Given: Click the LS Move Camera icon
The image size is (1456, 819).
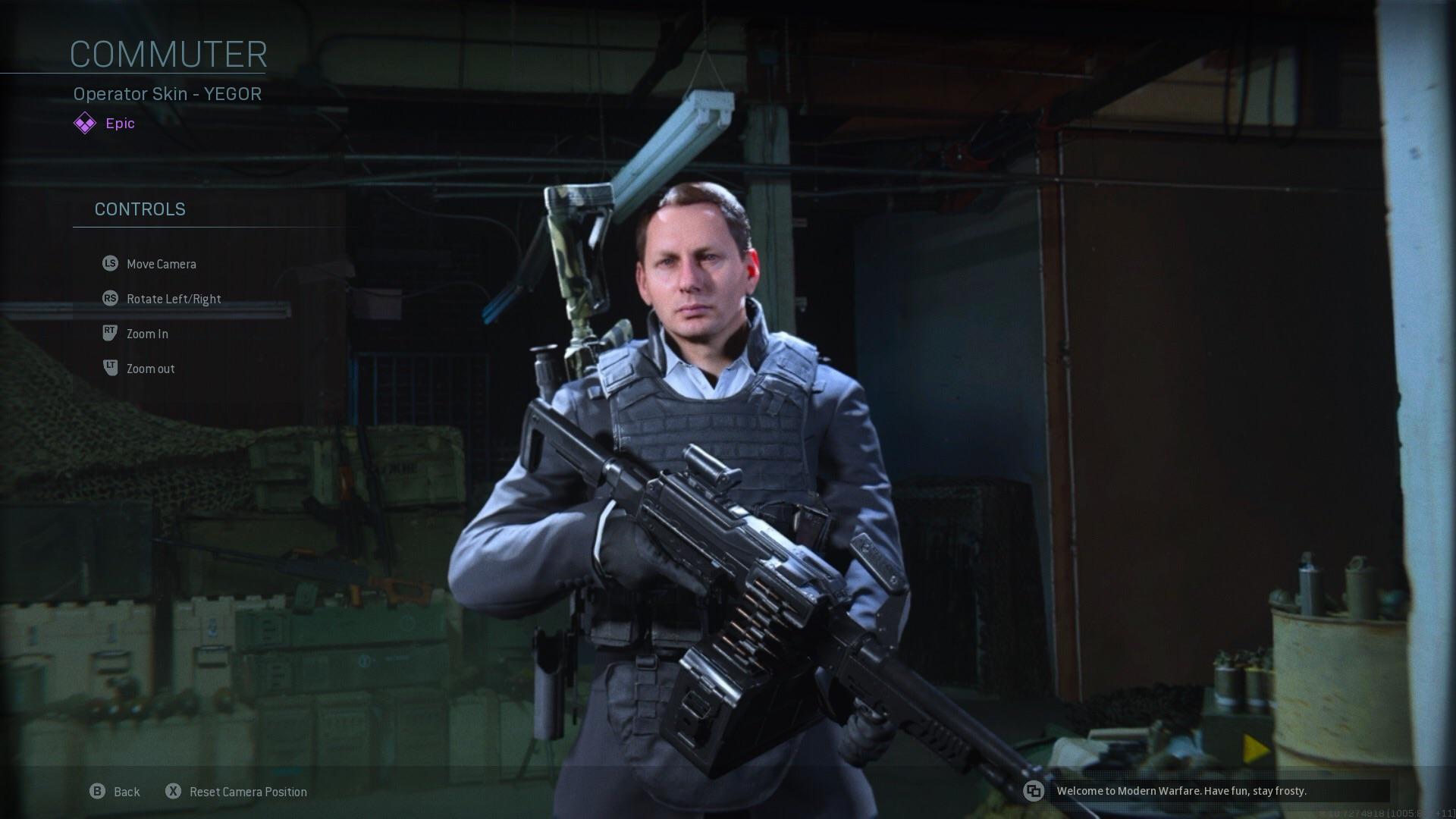Looking at the screenshot, I should 109,263.
